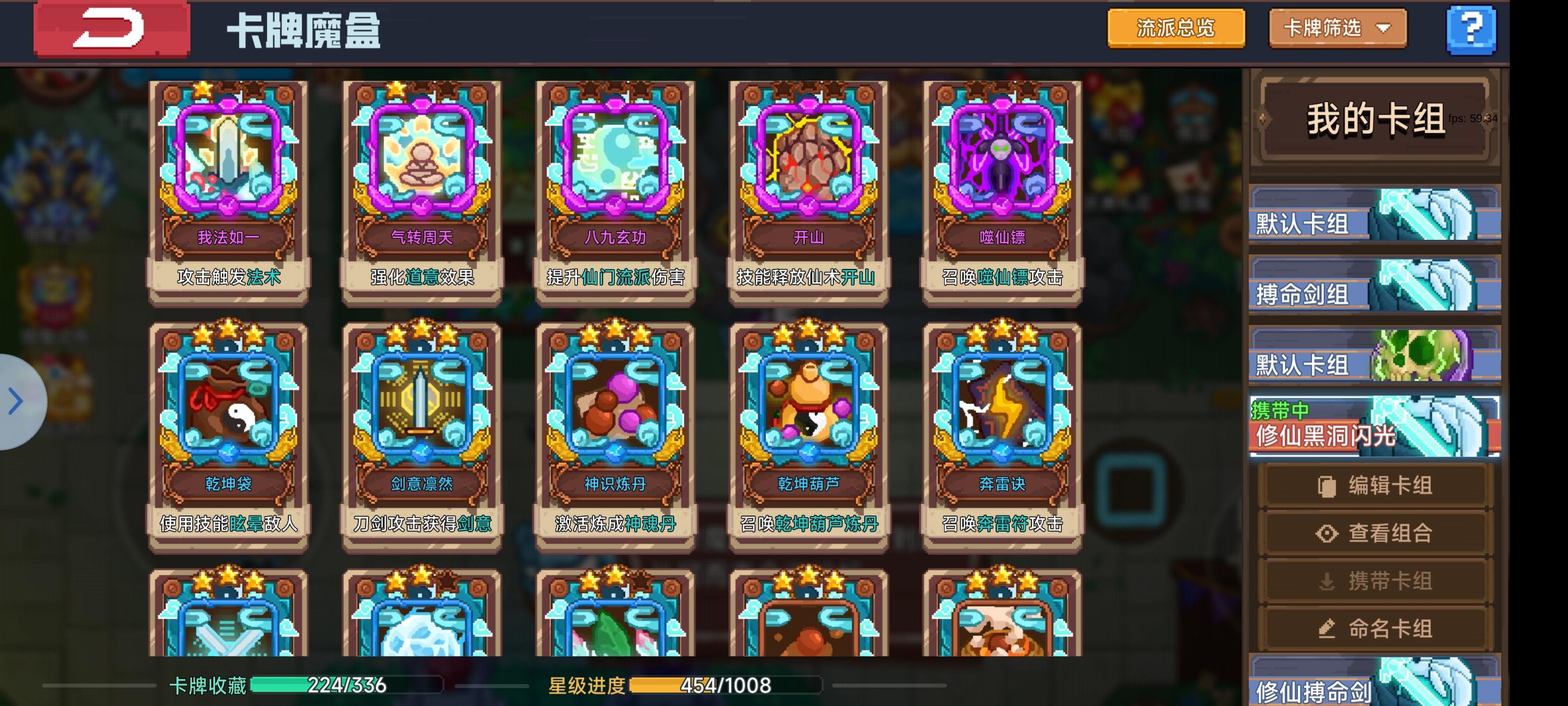Image resolution: width=1568 pixels, height=706 pixels.
Task: Open the 流派总览 overview
Action: [1175, 28]
